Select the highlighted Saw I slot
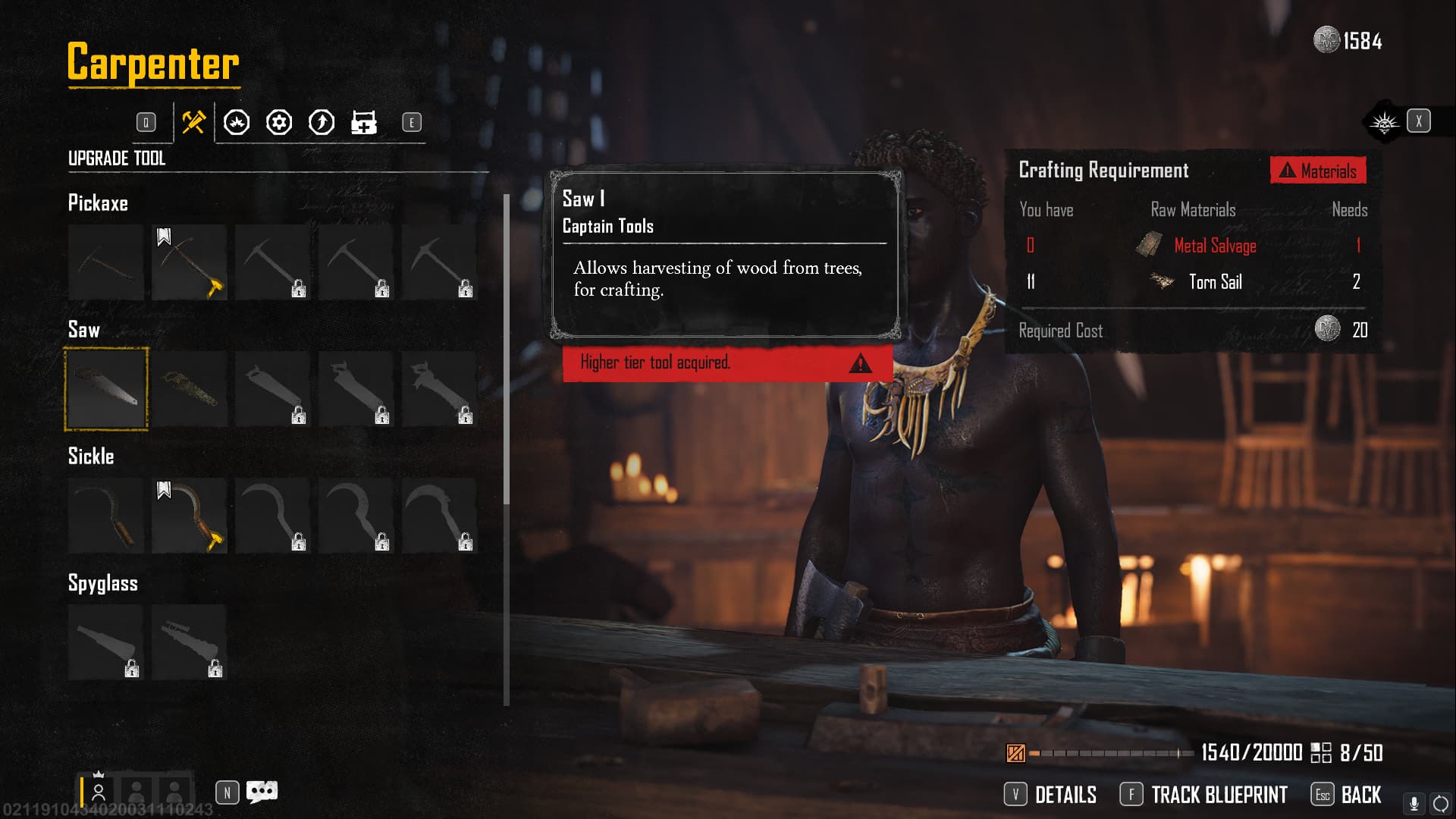Image resolution: width=1456 pixels, height=819 pixels. tap(106, 389)
